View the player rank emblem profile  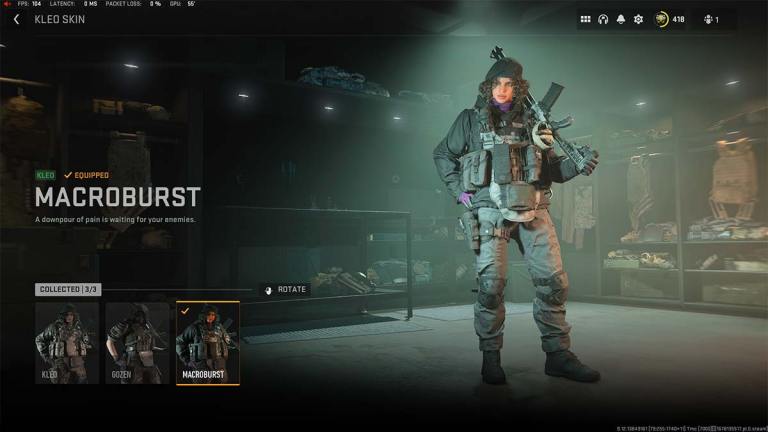(662, 19)
